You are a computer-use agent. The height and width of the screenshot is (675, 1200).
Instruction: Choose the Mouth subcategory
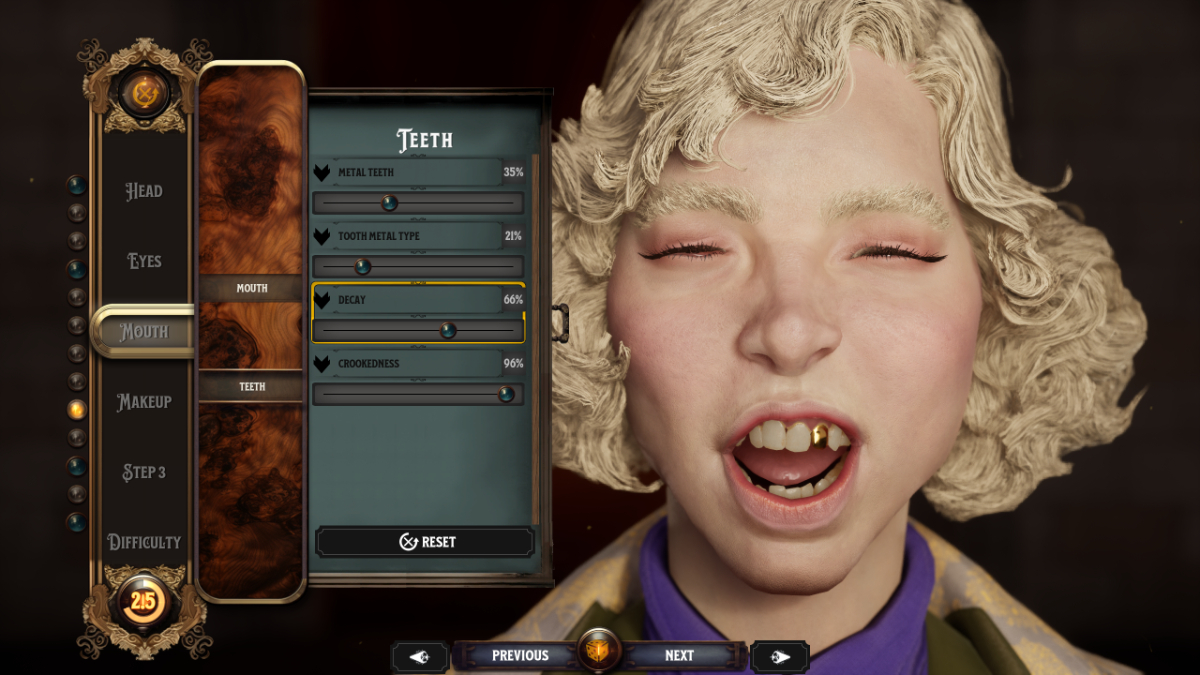pyautogui.click(x=251, y=288)
